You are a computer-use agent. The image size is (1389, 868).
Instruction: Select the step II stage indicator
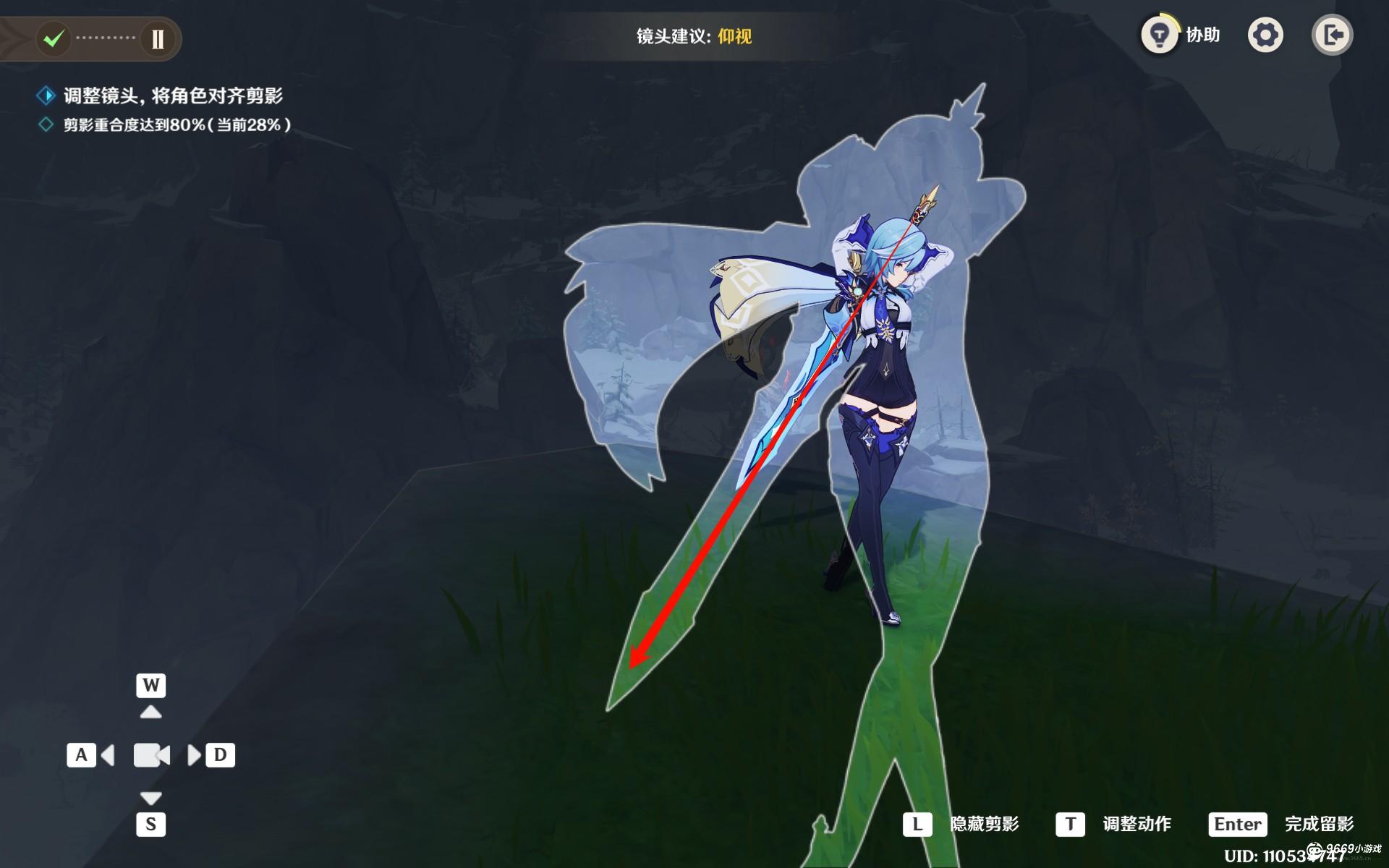click(158, 38)
